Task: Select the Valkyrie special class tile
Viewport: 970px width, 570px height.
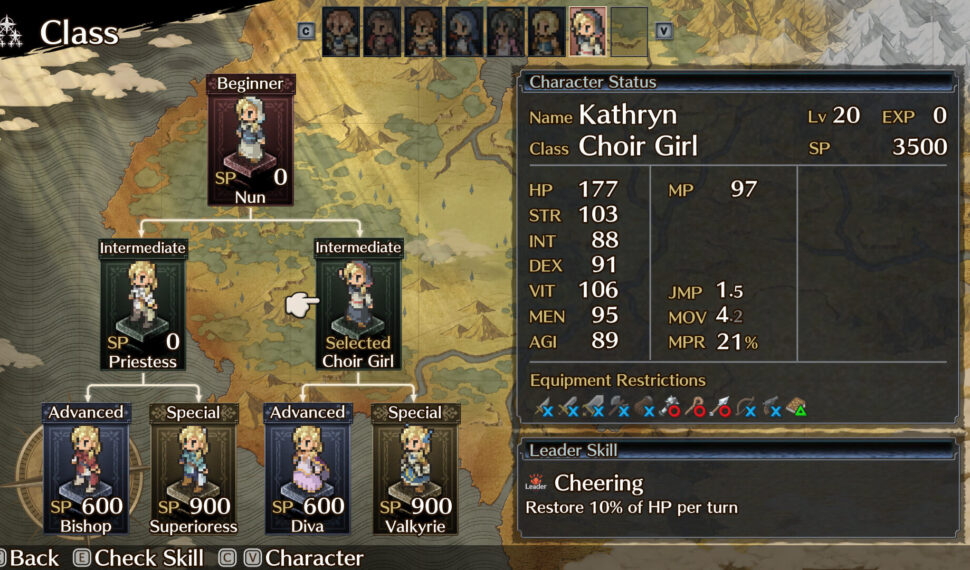Action: [x=415, y=470]
